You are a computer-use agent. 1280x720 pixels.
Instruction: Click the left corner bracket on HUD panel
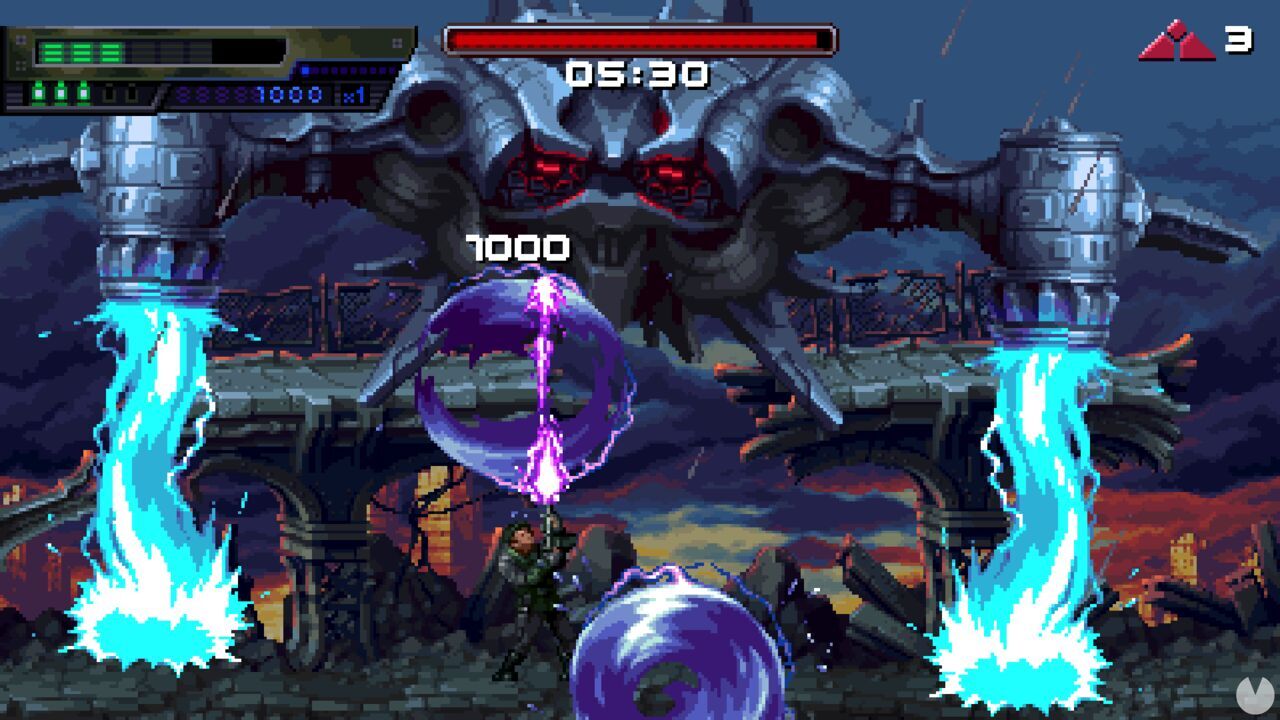(x=21, y=39)
